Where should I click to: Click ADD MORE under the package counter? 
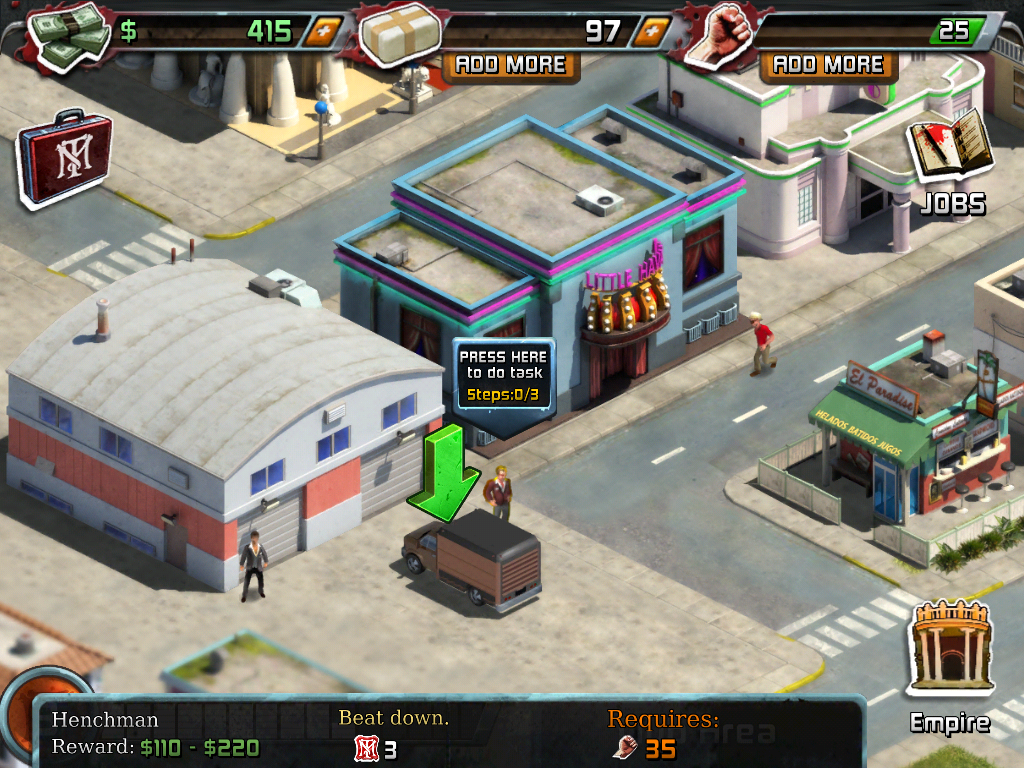[511, 65]
